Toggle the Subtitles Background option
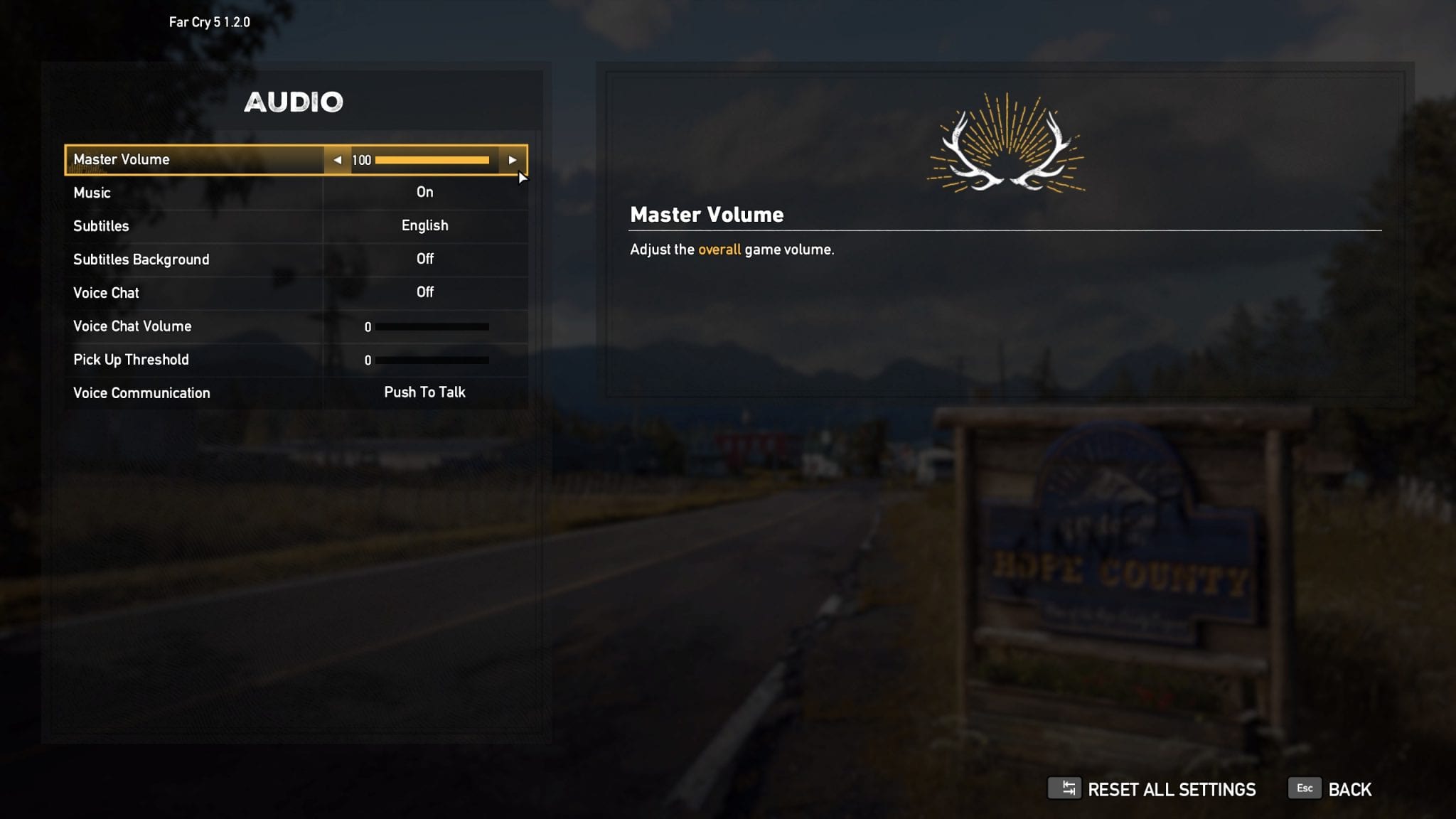This screenshot has height=819, width=1456. (424, 259)
